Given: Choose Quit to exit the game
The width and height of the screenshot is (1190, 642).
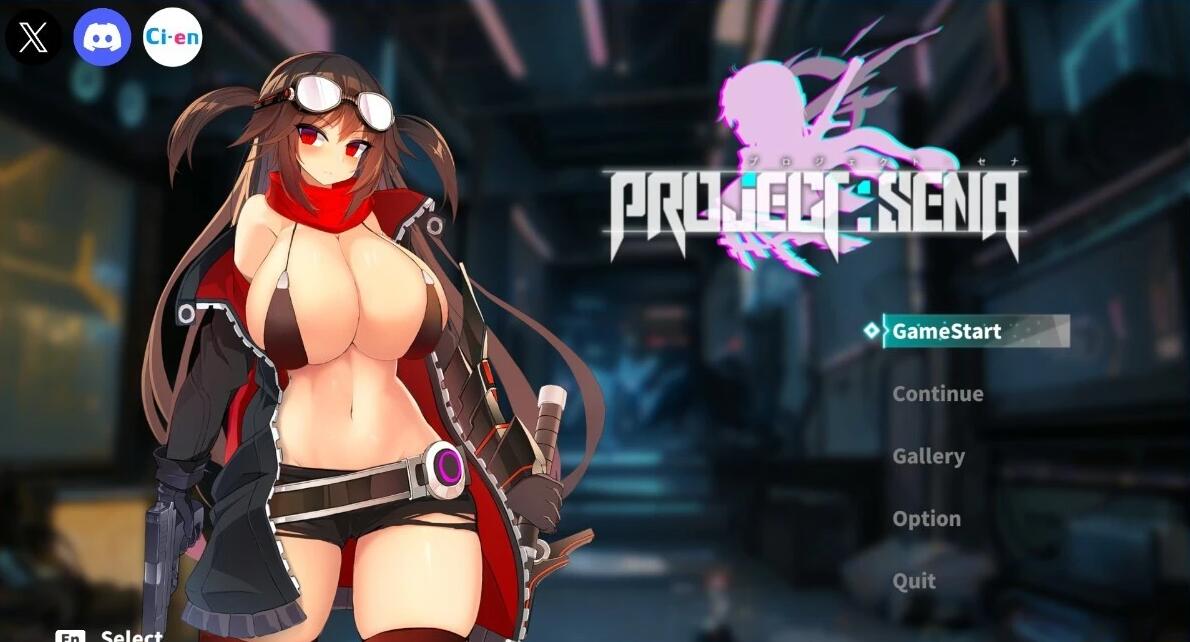Looking at the screenshot, I should pyautogui.click(x=914, y=581).
